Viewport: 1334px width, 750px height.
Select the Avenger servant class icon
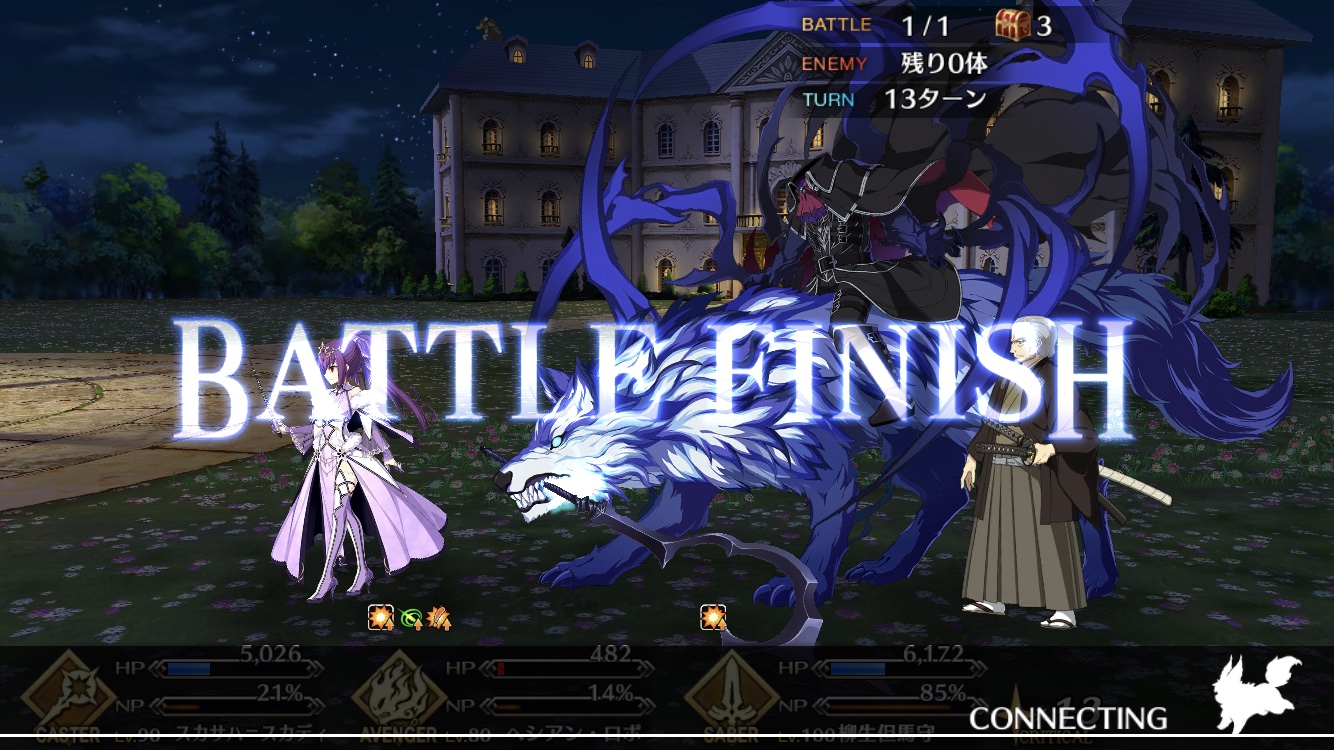click(396, 692)
